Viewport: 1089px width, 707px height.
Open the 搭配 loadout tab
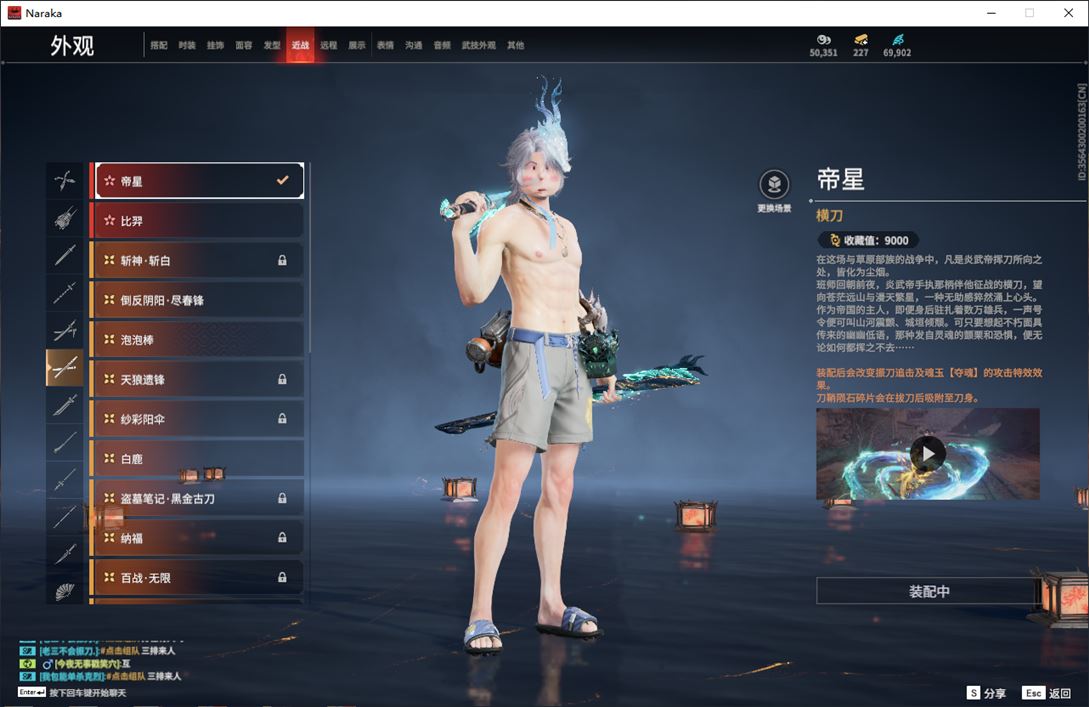tap(159, 45)
